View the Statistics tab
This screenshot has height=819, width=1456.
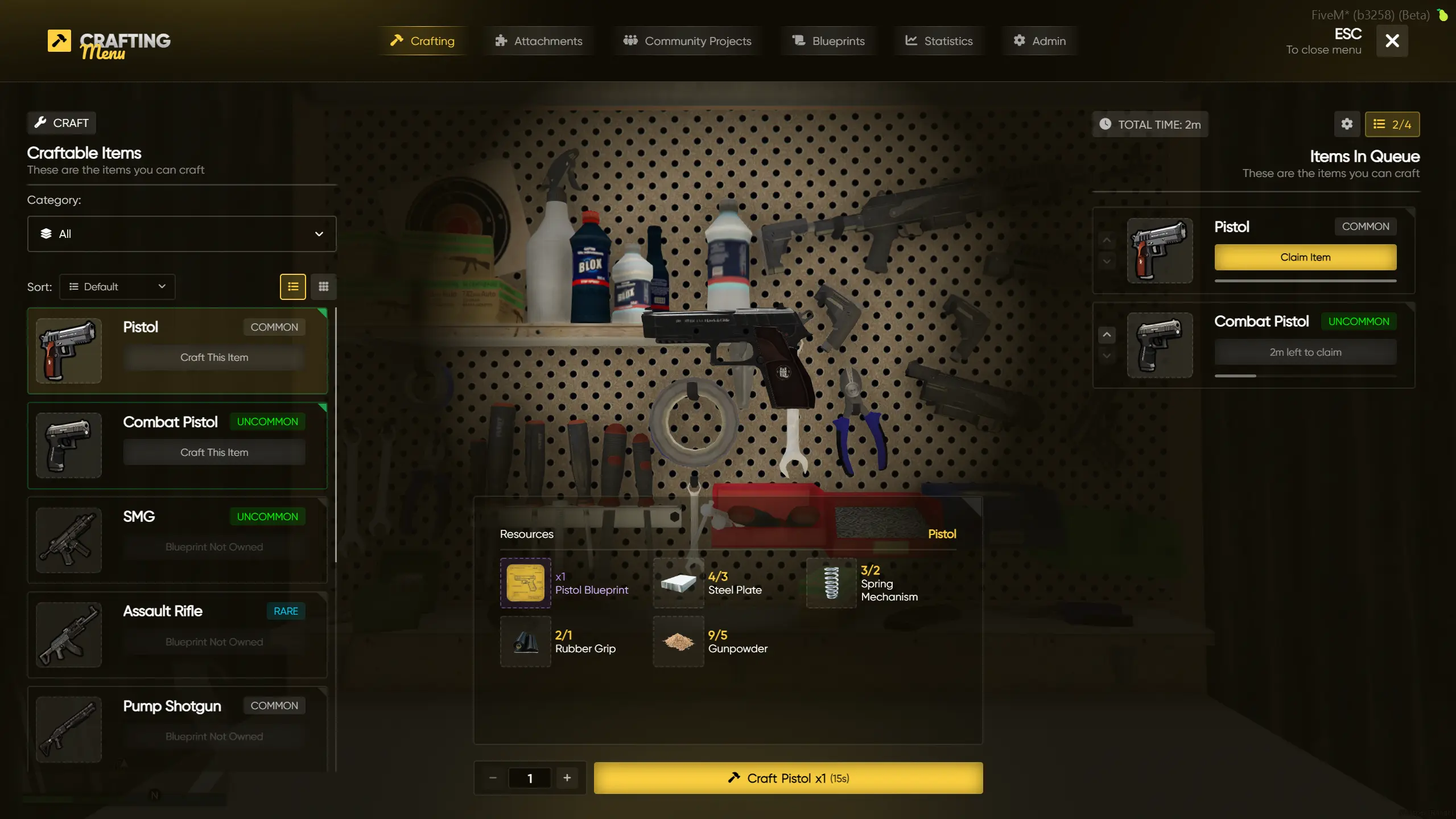tap(939, 41)
